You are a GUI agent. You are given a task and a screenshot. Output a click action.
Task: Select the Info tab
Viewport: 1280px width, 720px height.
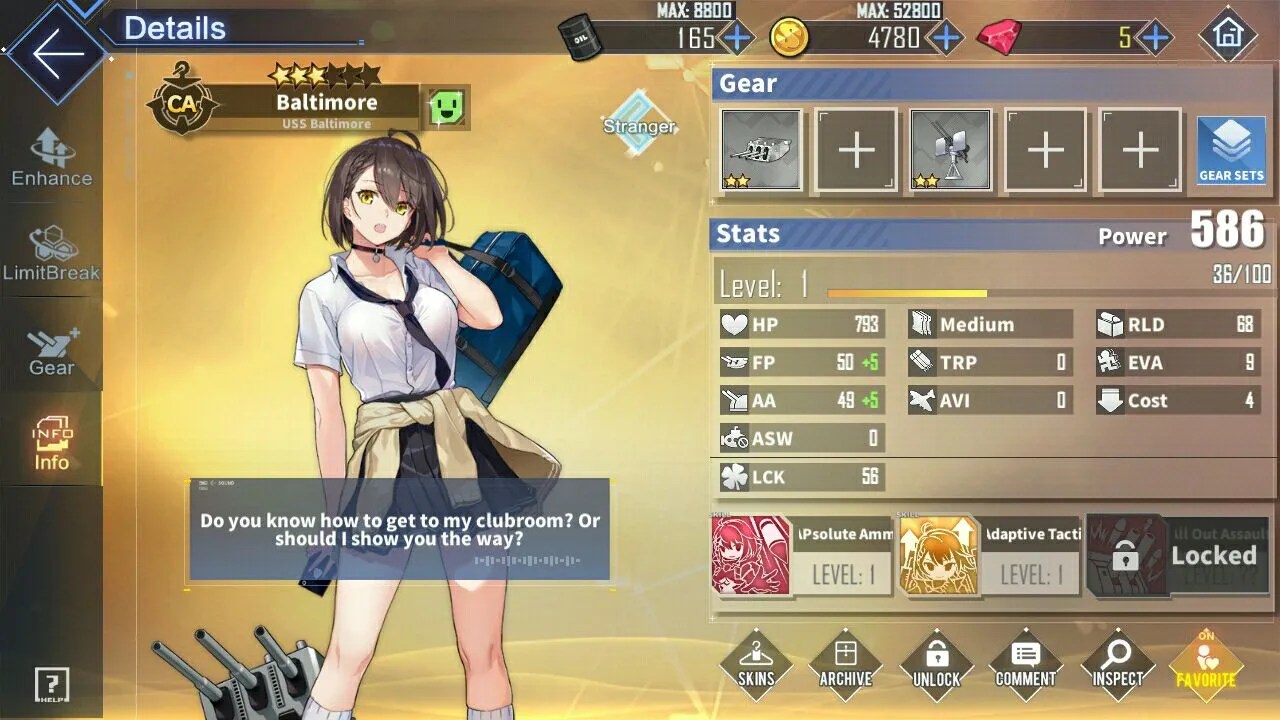51,444
